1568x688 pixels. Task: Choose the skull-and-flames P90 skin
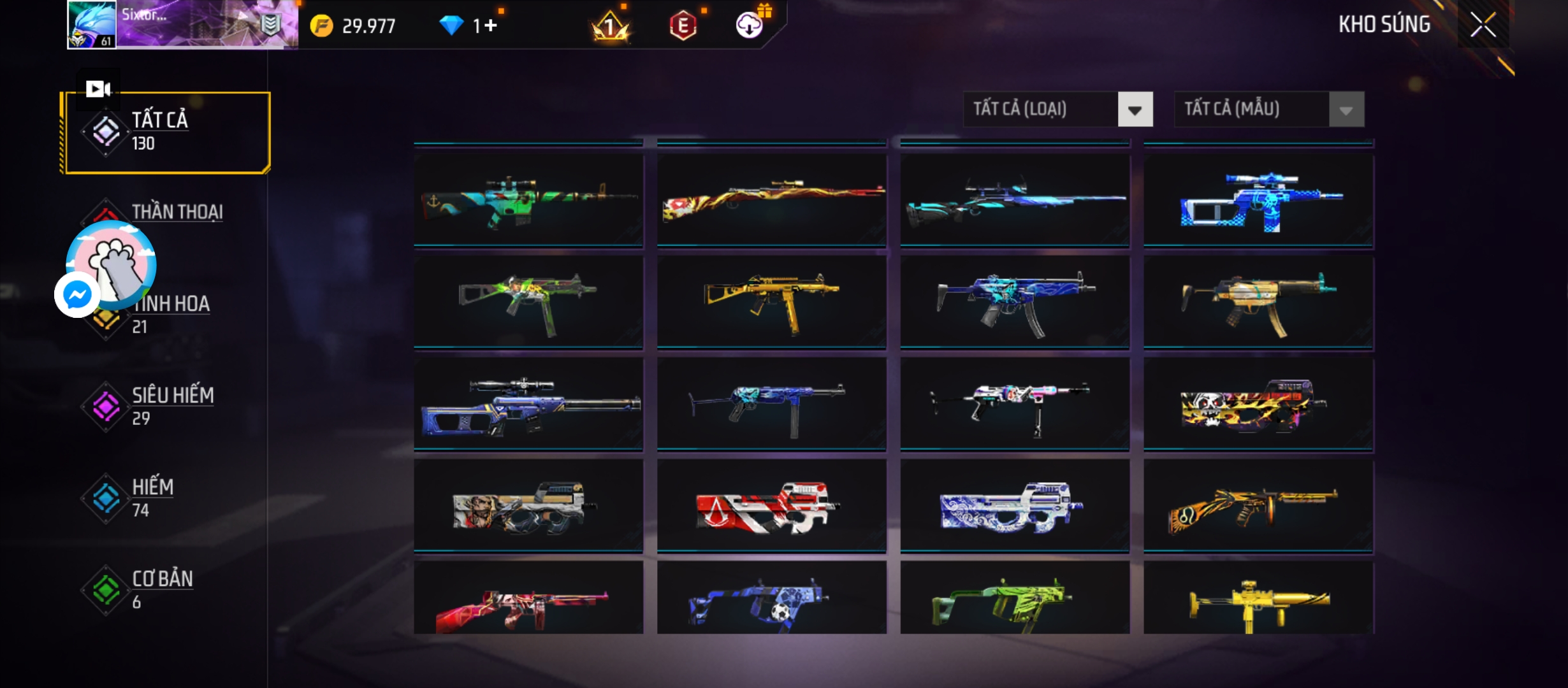pyautogui.click(x=1258, y=404)
